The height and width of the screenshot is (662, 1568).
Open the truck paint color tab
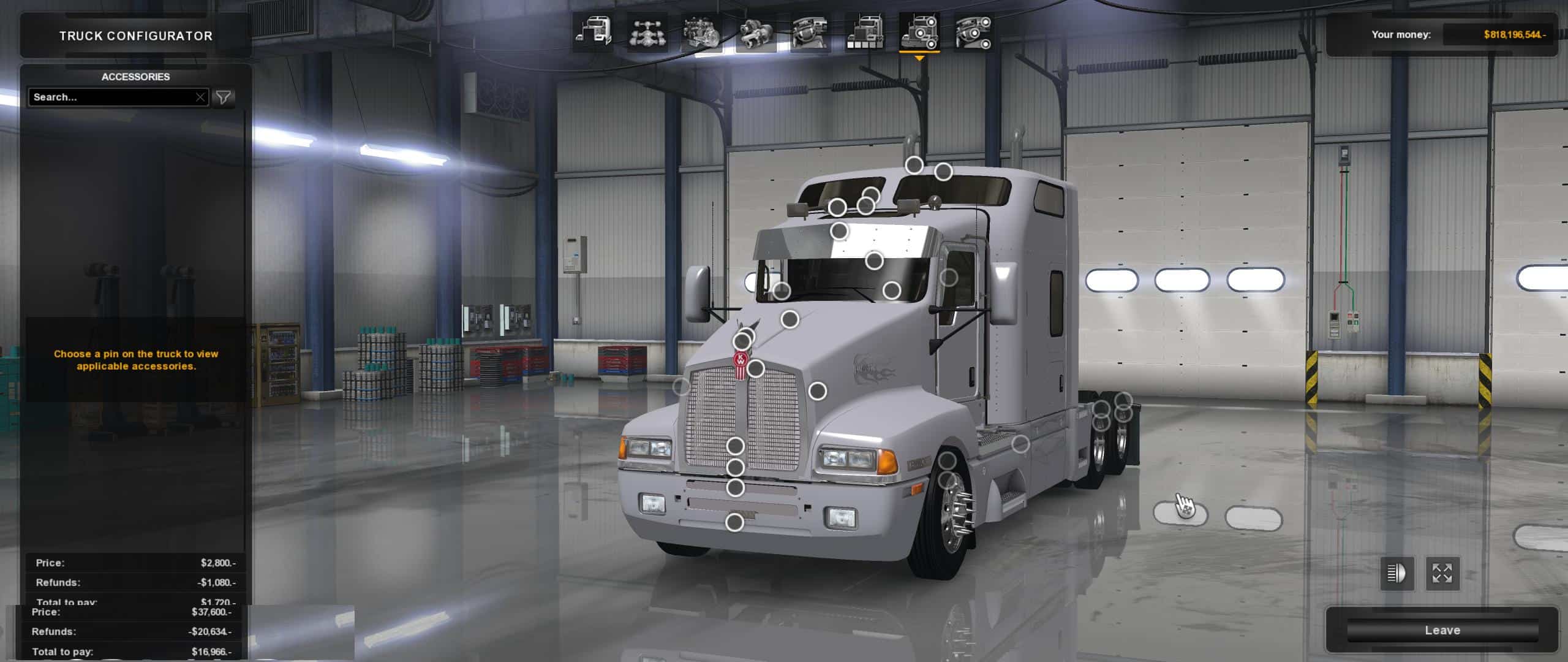[x=865, y=32]
